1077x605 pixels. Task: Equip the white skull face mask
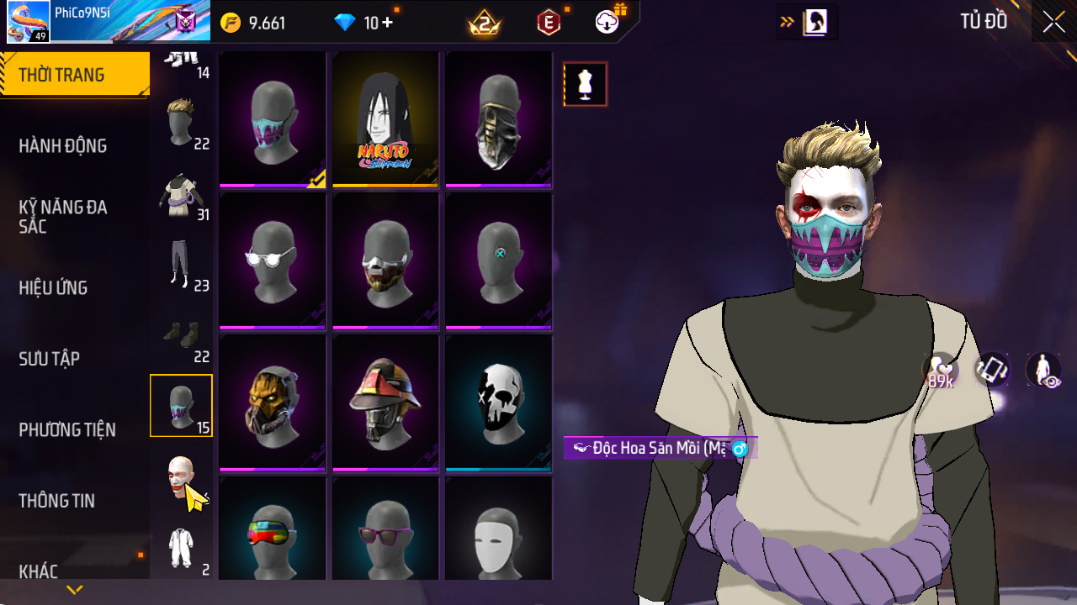498,402
